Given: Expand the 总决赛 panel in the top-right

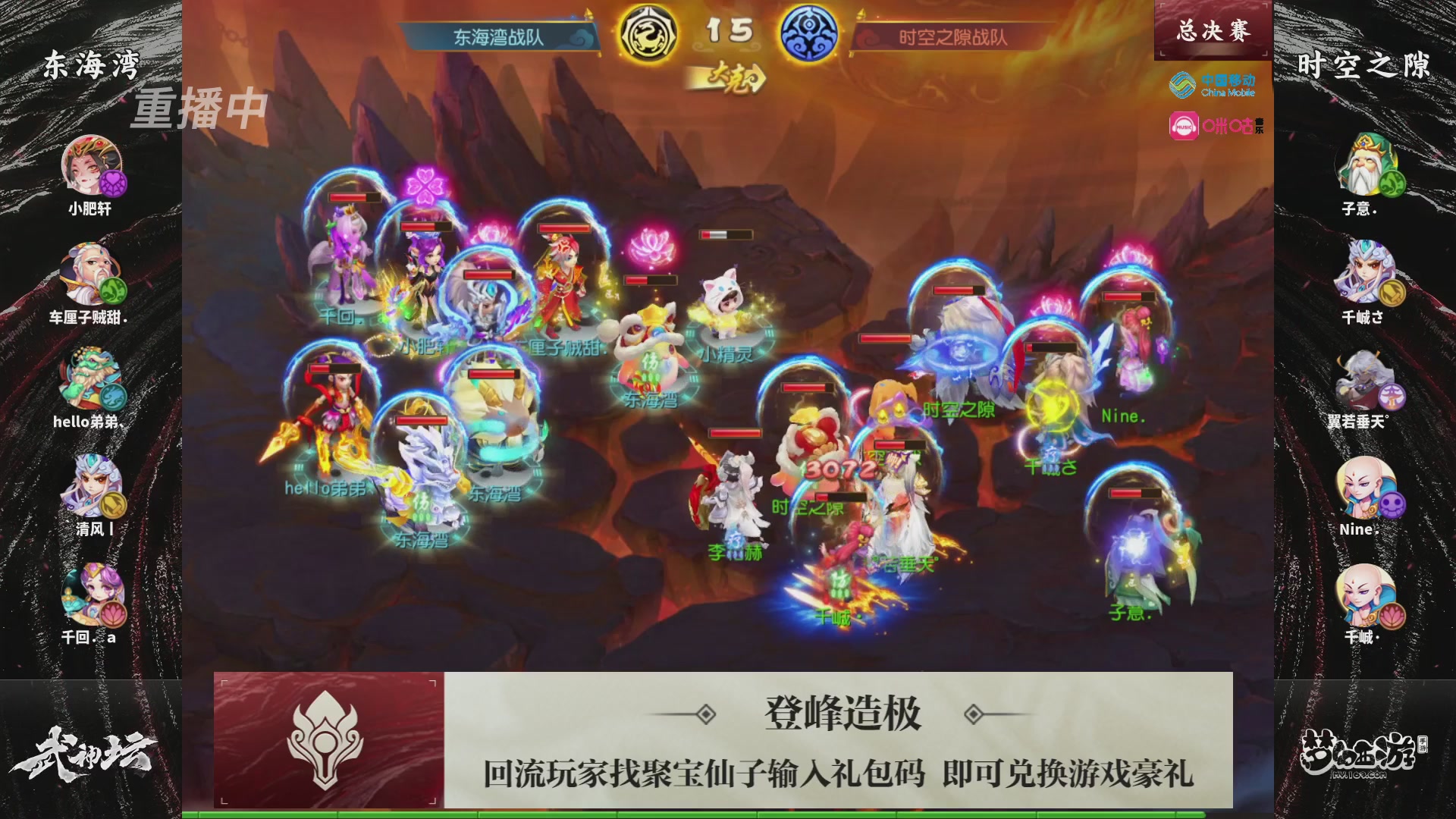Looking at the screenshot, I should point(1212,30).
